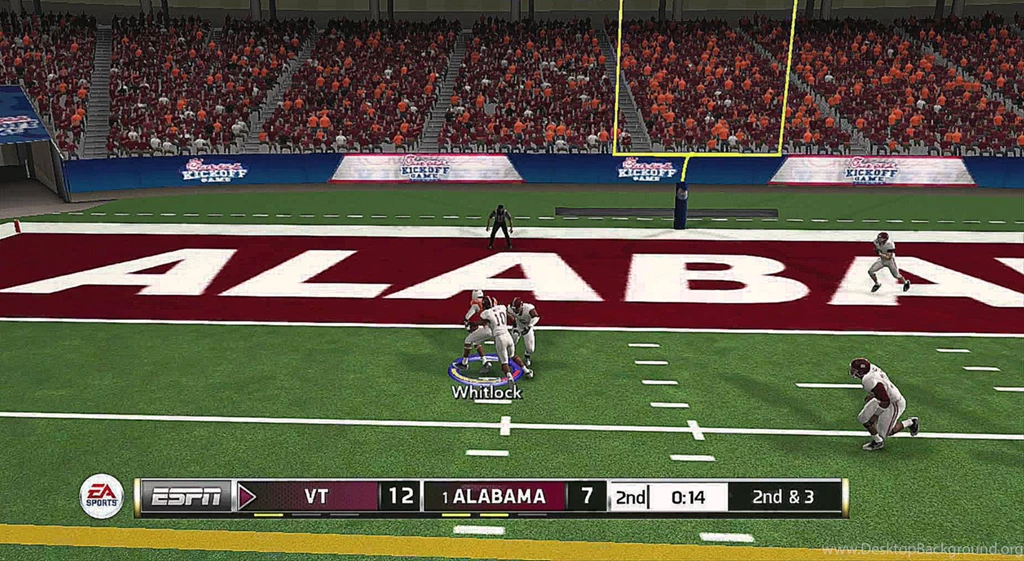
Task: Click the ESPN logo on the scorebar
Action: point(187,496)
